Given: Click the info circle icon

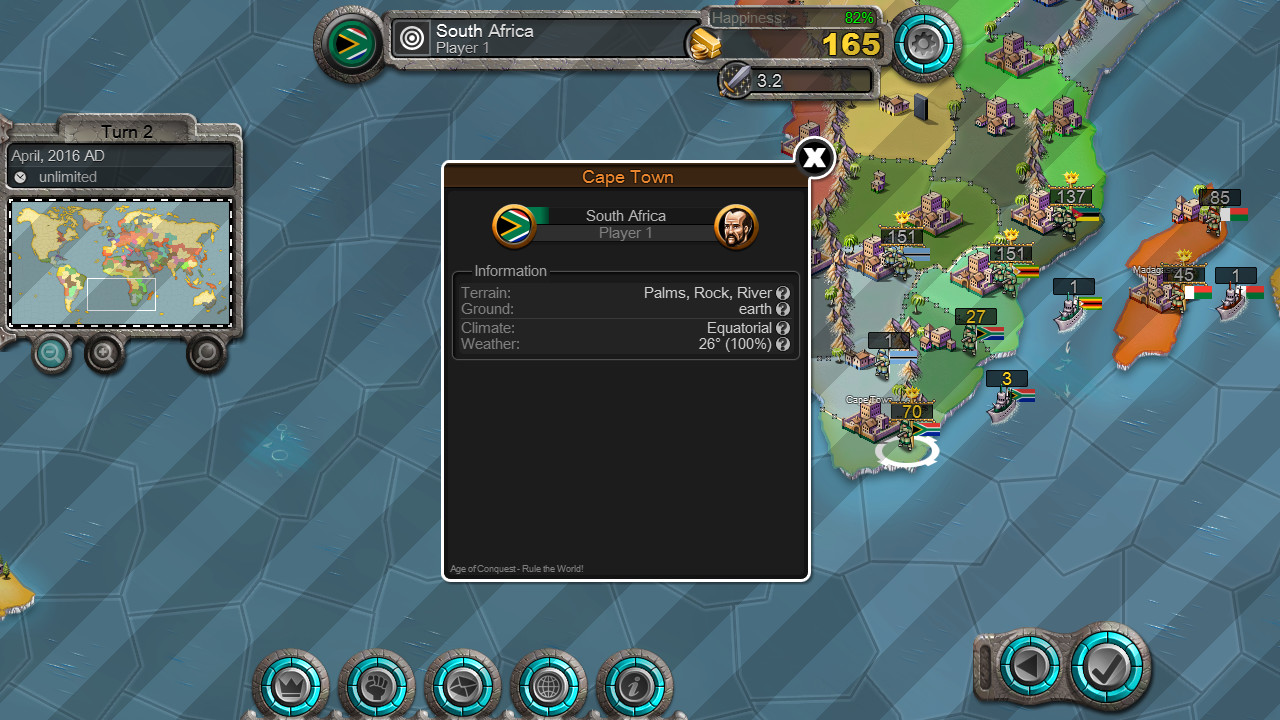Looking at the screenshot, I should (x=634, y=686).
